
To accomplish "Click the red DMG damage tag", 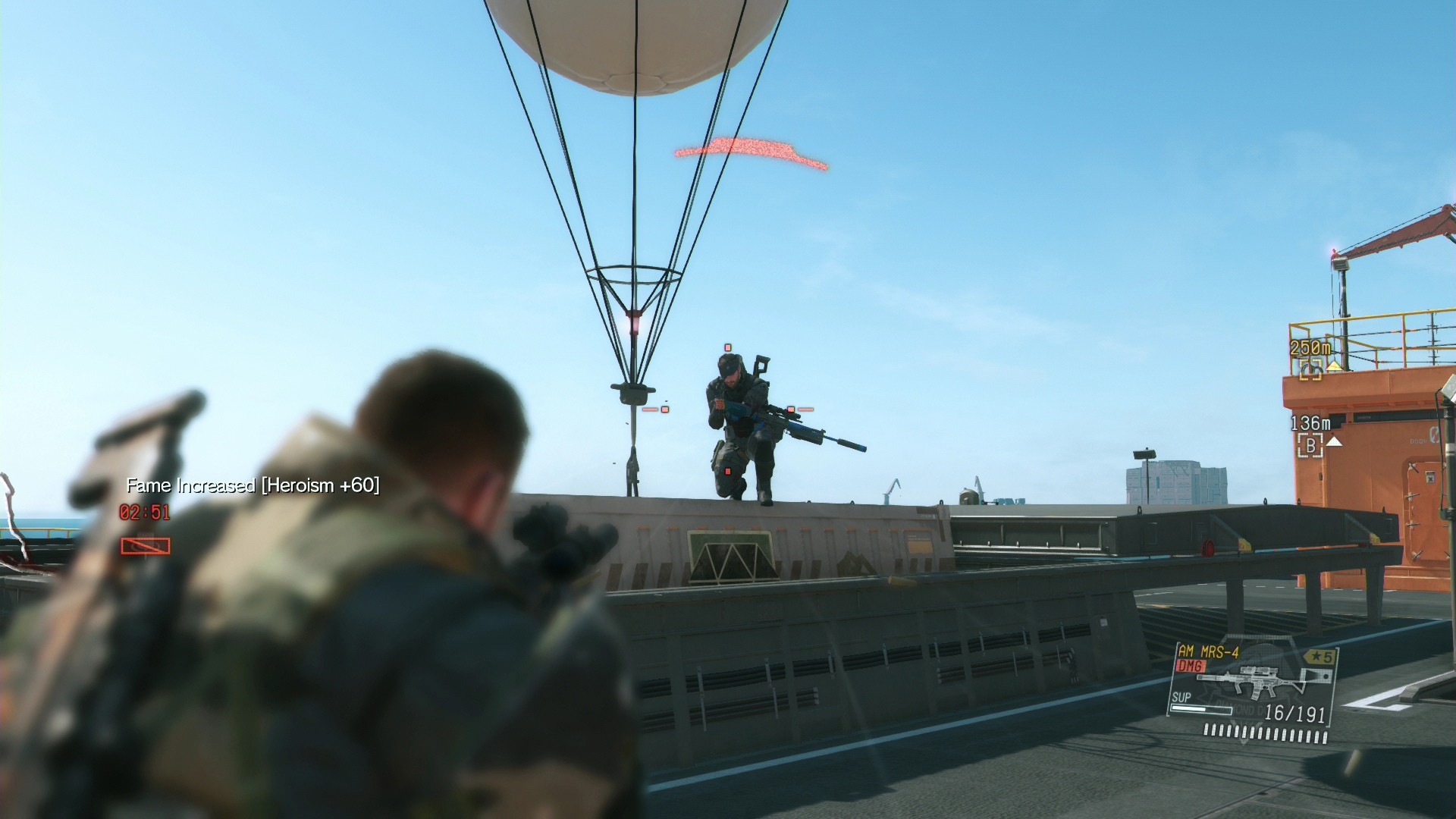I will pyautogui.click(x=1189, y=665).
